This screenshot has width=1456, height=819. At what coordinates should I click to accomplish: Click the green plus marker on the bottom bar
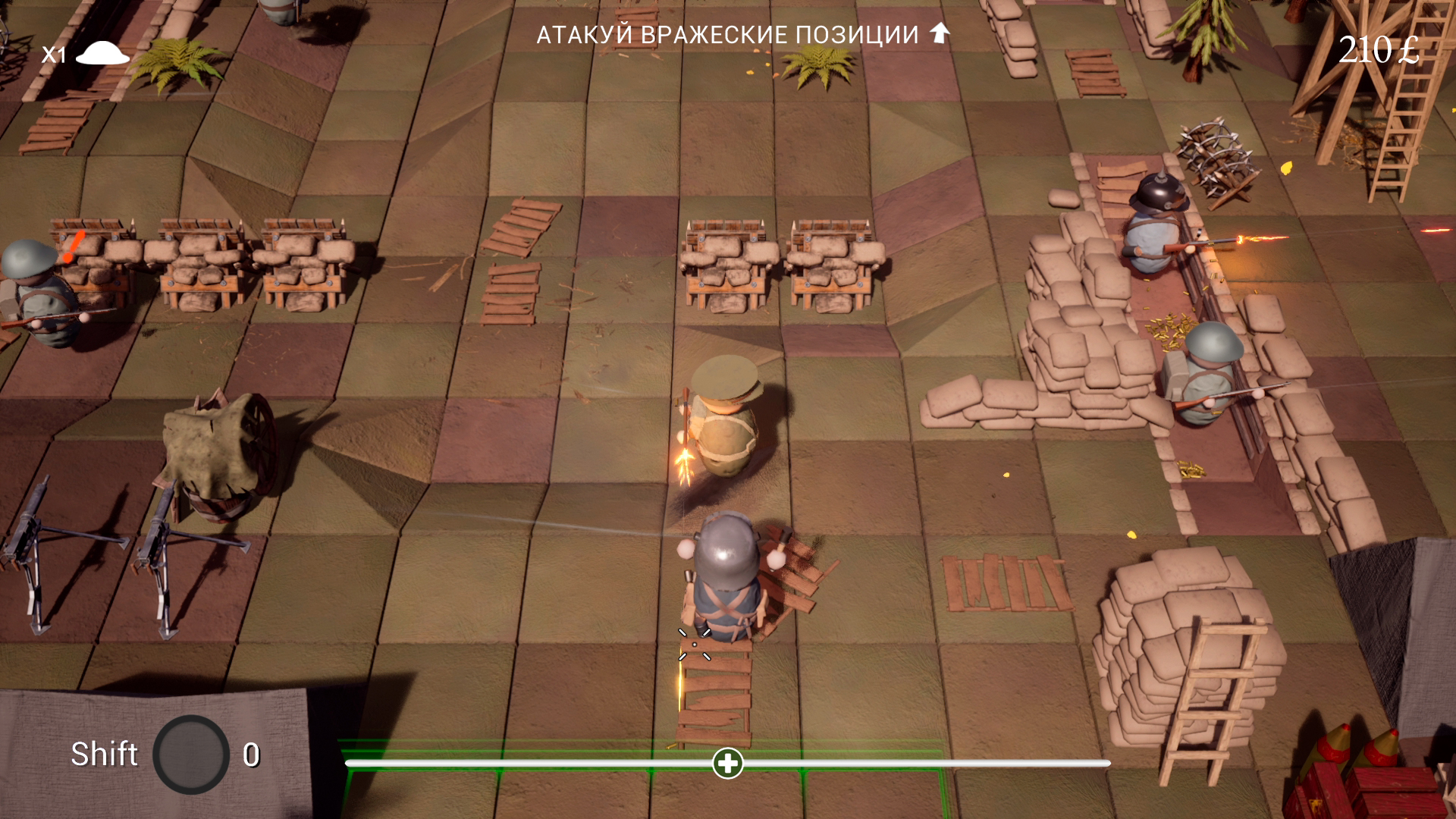pyautogui.click(x=728, y=763)
